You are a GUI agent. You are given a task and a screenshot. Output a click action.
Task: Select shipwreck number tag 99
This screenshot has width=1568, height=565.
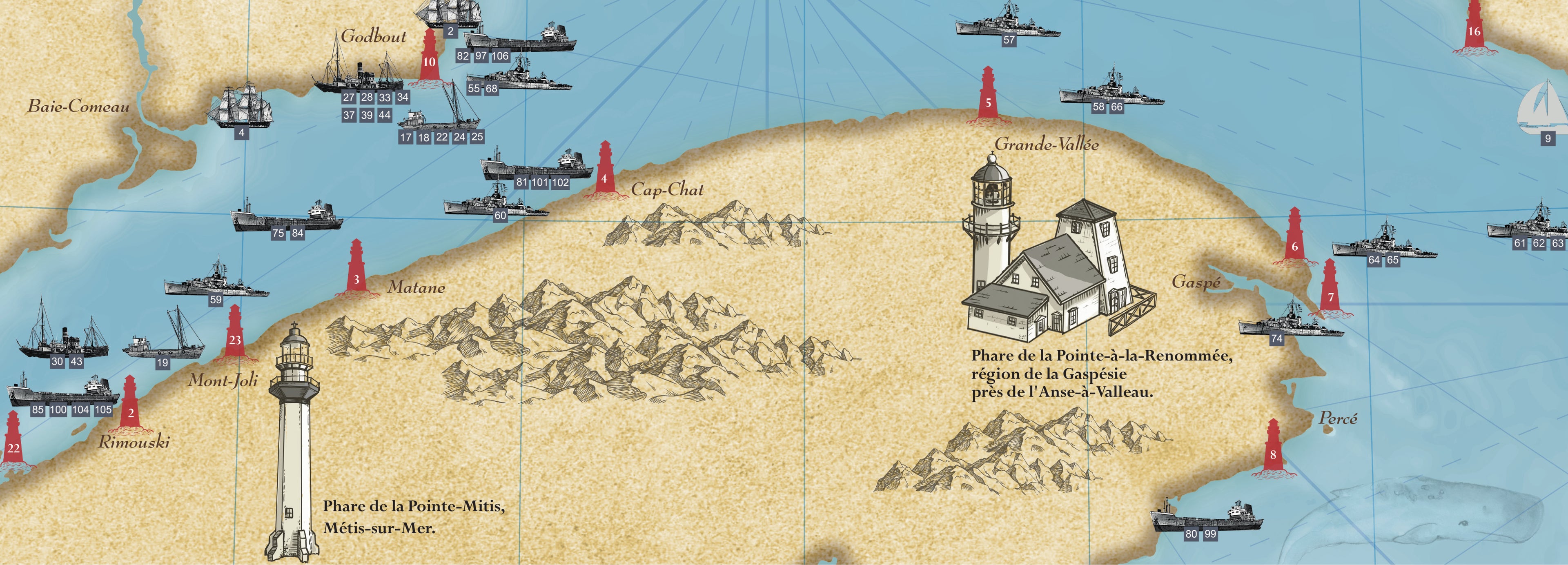point(1210,534)
